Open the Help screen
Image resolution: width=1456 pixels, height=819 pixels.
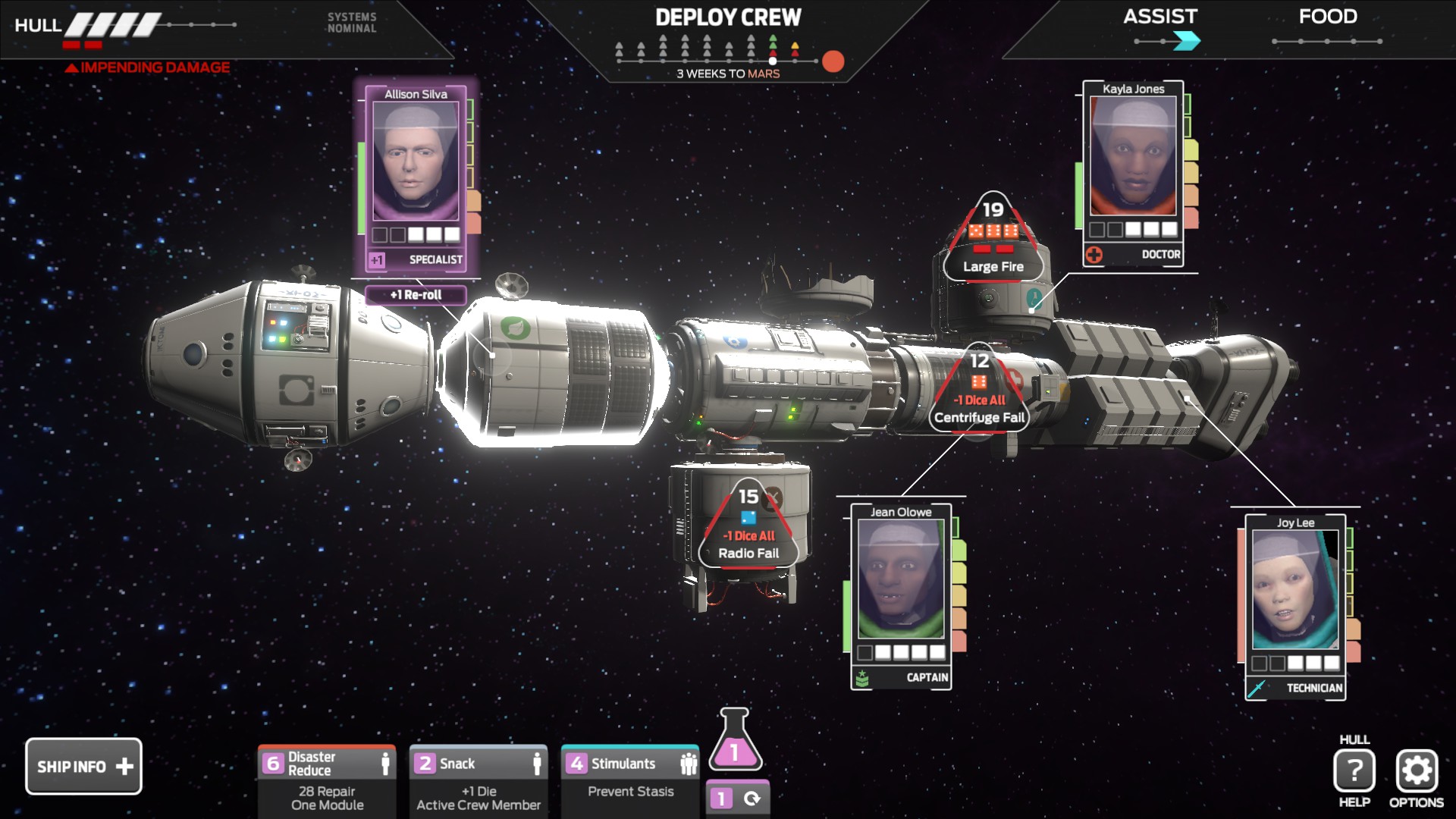1354,771
